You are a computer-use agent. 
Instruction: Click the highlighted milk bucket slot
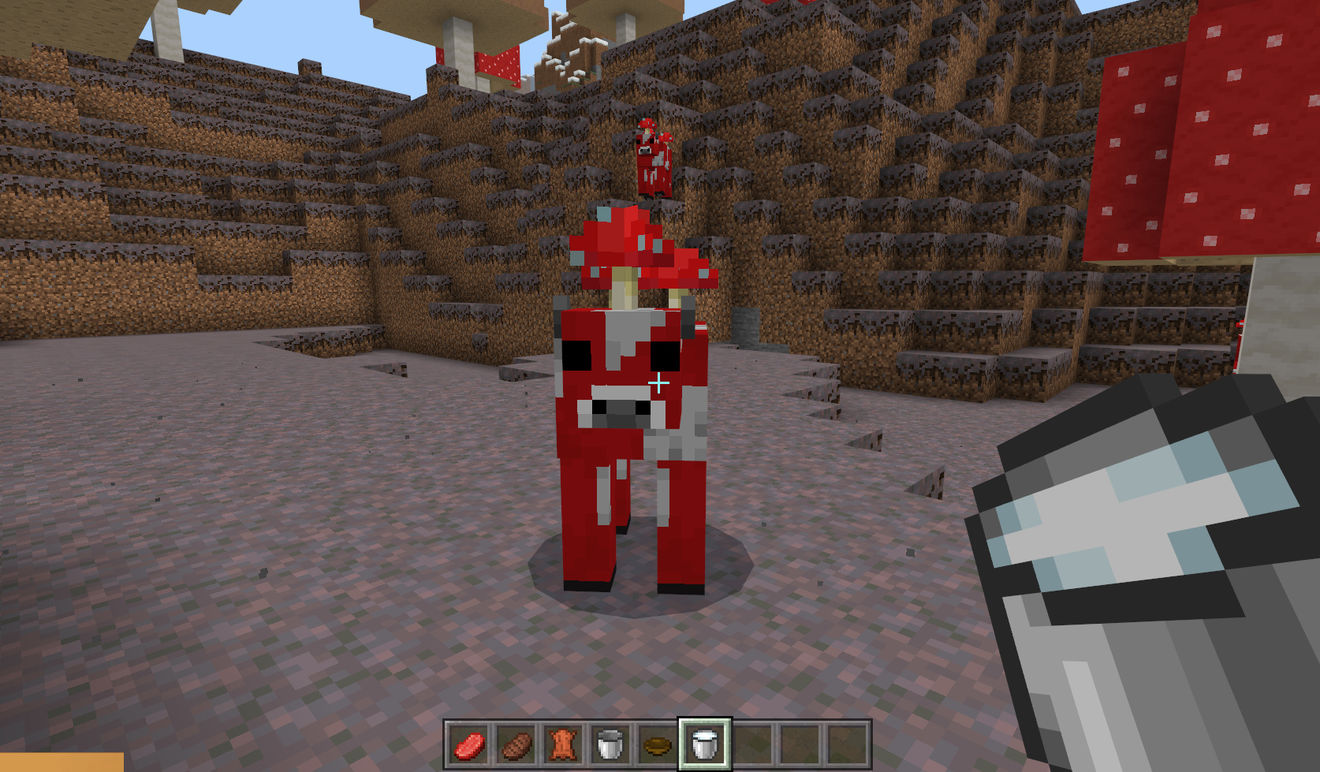[x=705, y=745]
